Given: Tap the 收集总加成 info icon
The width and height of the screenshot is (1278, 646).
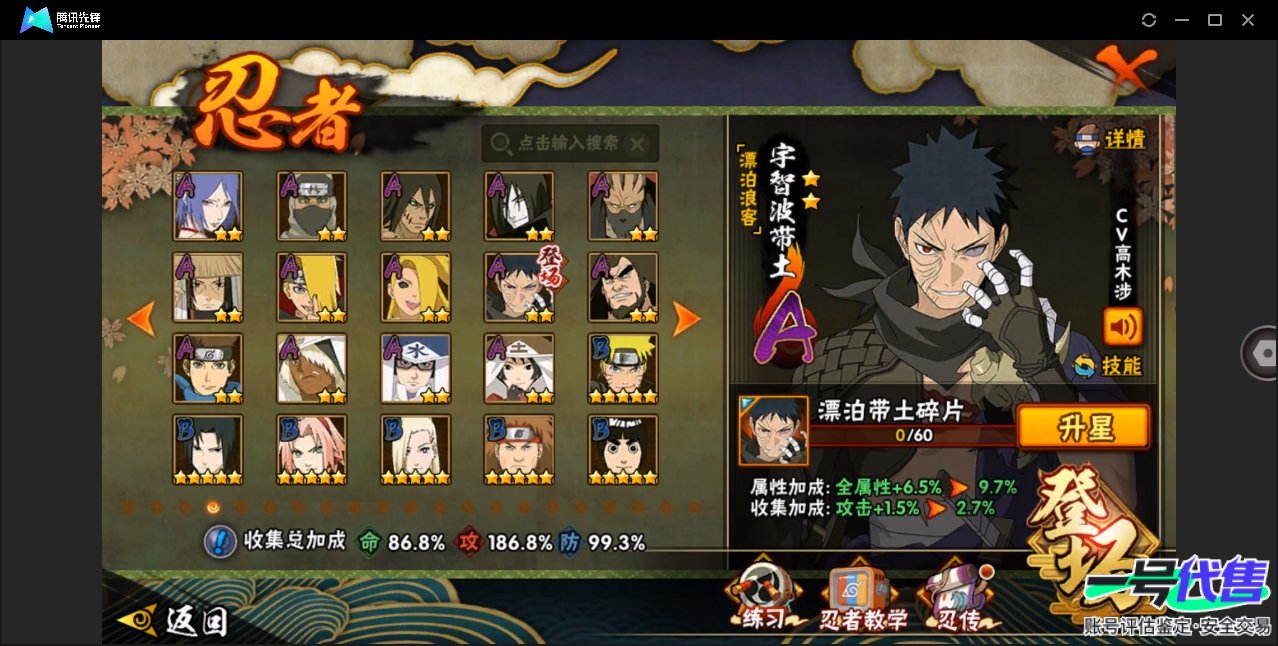Looking at the screenshot, I should pyautogui.click(x=219, y=541).
